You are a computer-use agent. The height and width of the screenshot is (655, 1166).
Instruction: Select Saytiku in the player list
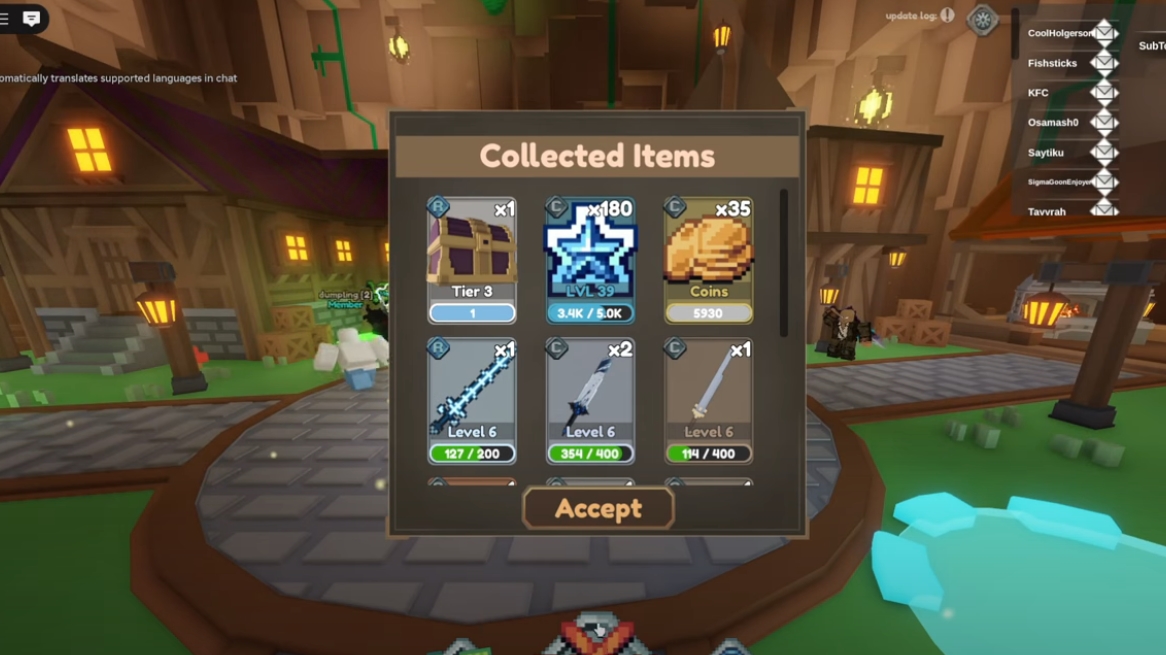pos(1046,152)
